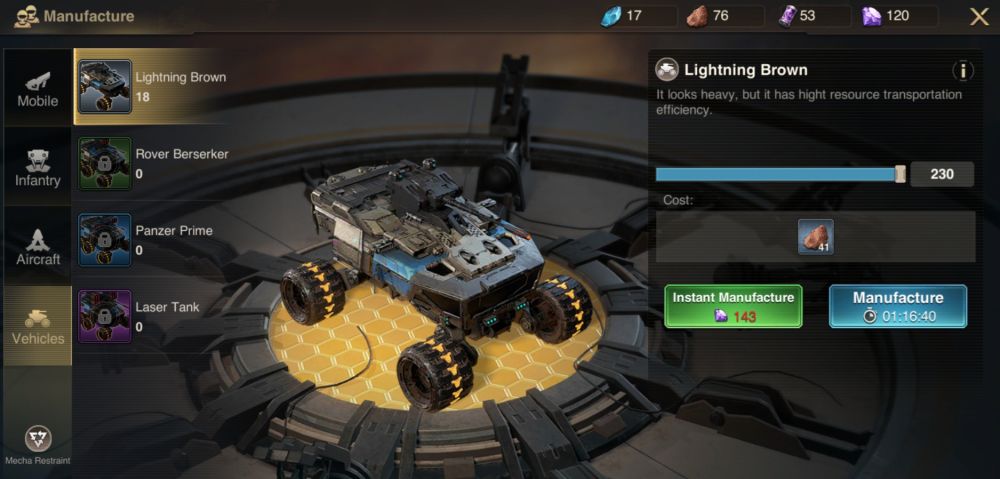Select the locked Panzer Prime entry
The image size is (1000, 479).
(150, 240)
